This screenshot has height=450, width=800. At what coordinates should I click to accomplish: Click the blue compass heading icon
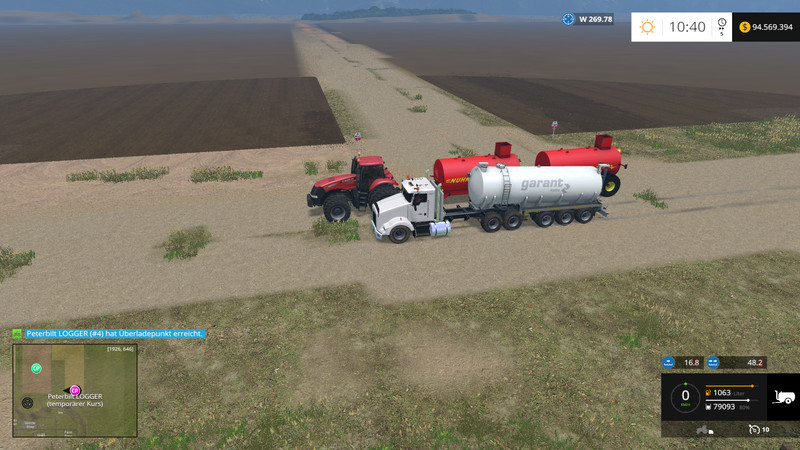click(x=569, y=19)
